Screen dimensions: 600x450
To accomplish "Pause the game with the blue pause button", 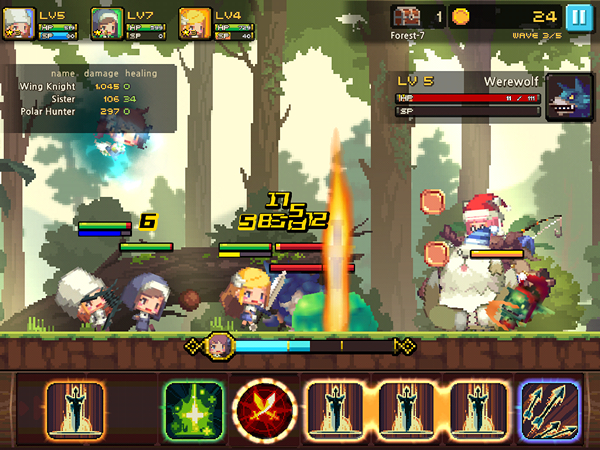I will [578, 17].
